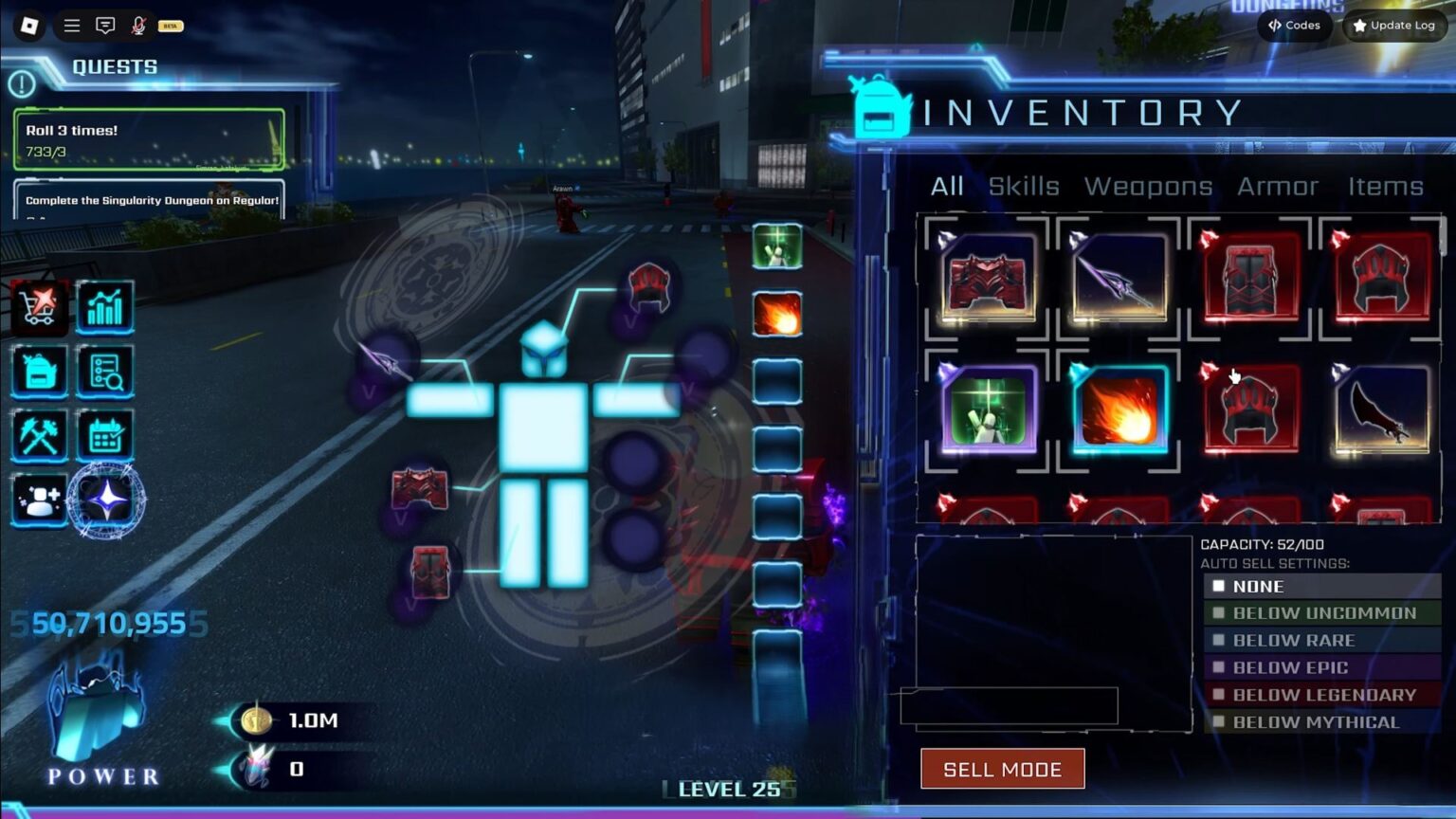The width and height of the screenshot is (1456, 819).
Task: Select the dark curved blade item
Action: (1382, 410)
